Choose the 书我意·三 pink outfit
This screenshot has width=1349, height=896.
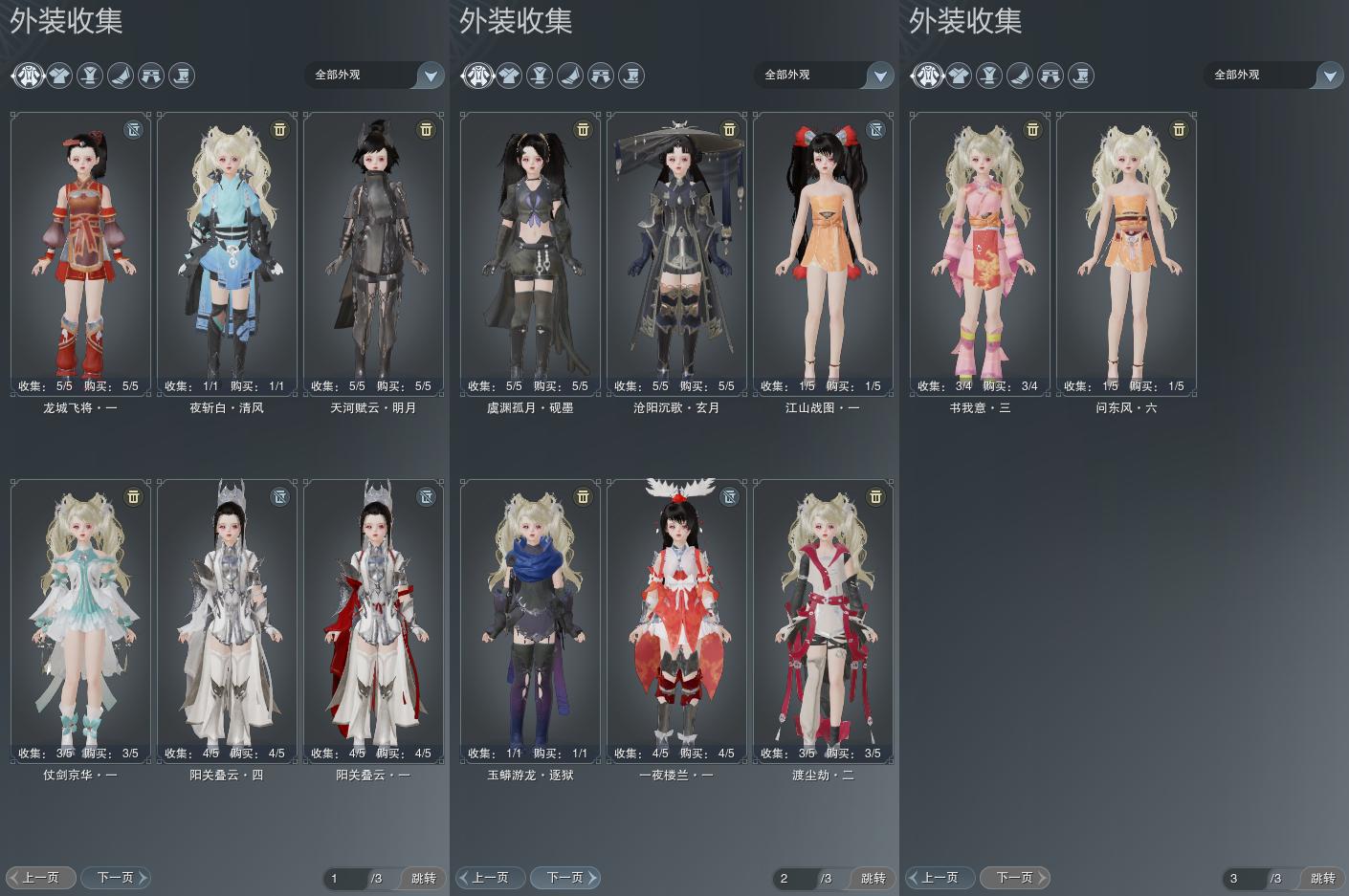(980, 253)
